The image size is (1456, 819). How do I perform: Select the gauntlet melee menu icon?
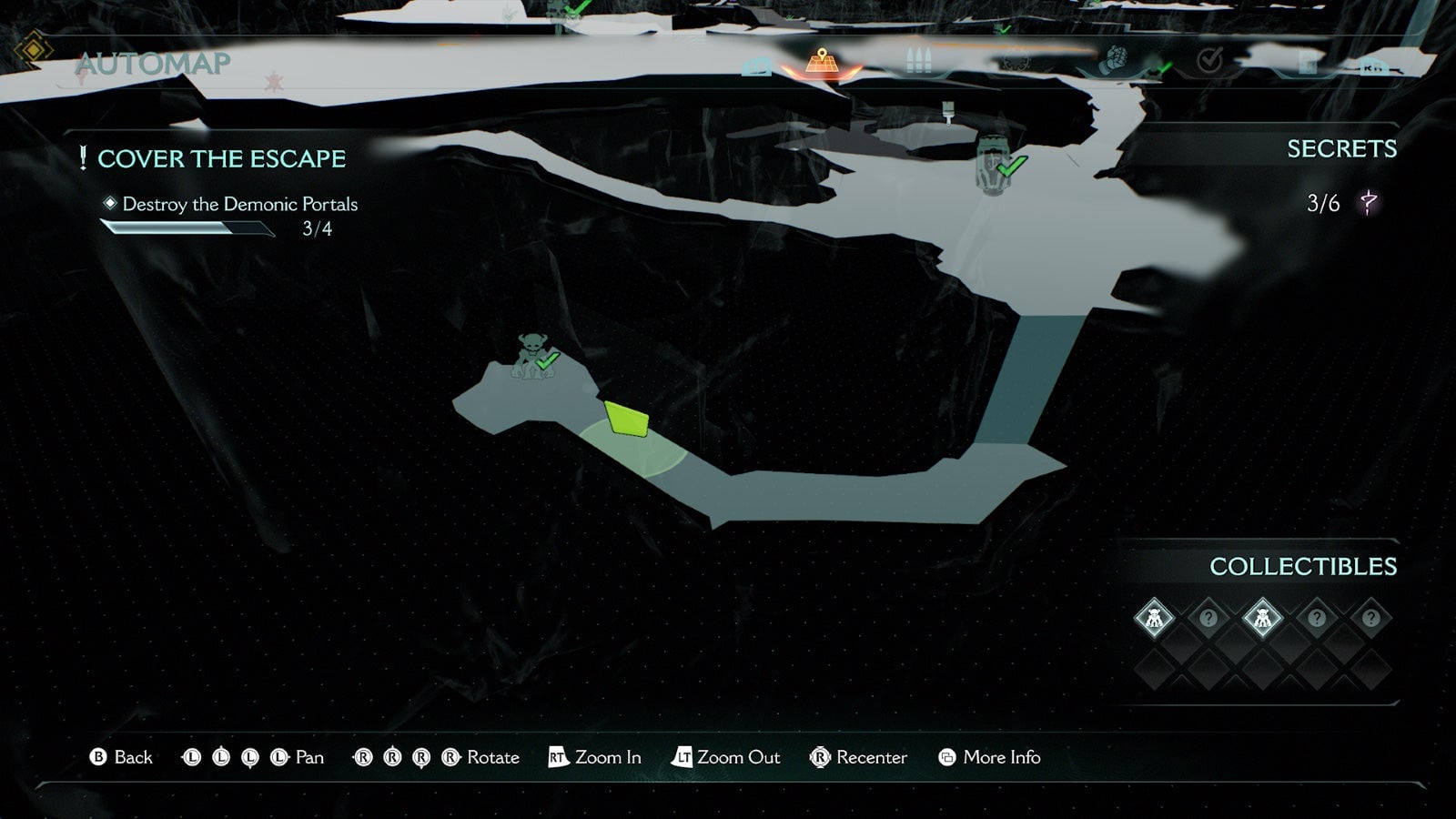click(x=1116, y=61)
